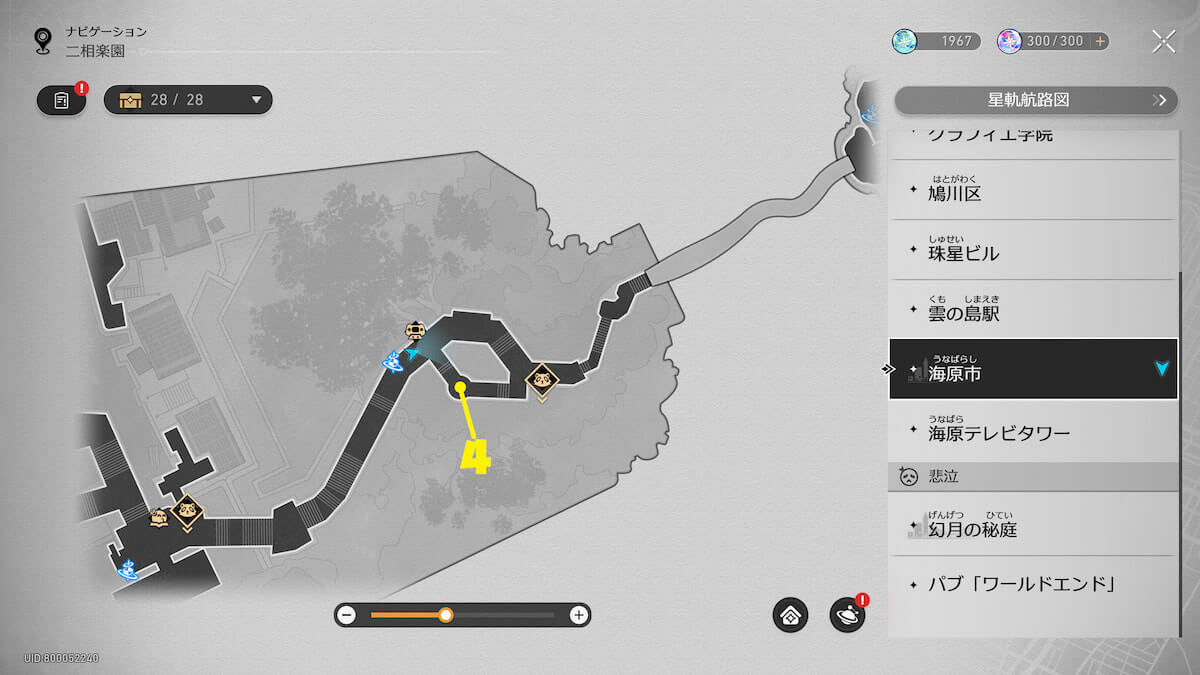Click the robot marker on the map
1200x675 pixels.
point(414,330)
